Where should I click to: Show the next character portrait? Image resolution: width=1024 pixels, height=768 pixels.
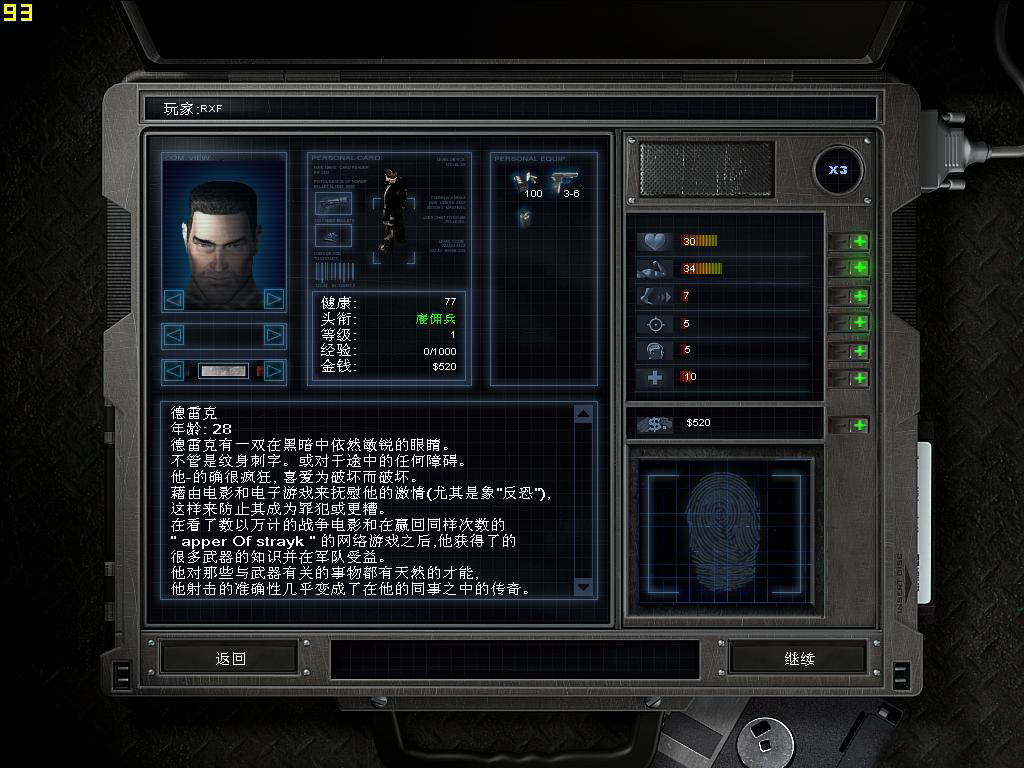coord(273,299)
